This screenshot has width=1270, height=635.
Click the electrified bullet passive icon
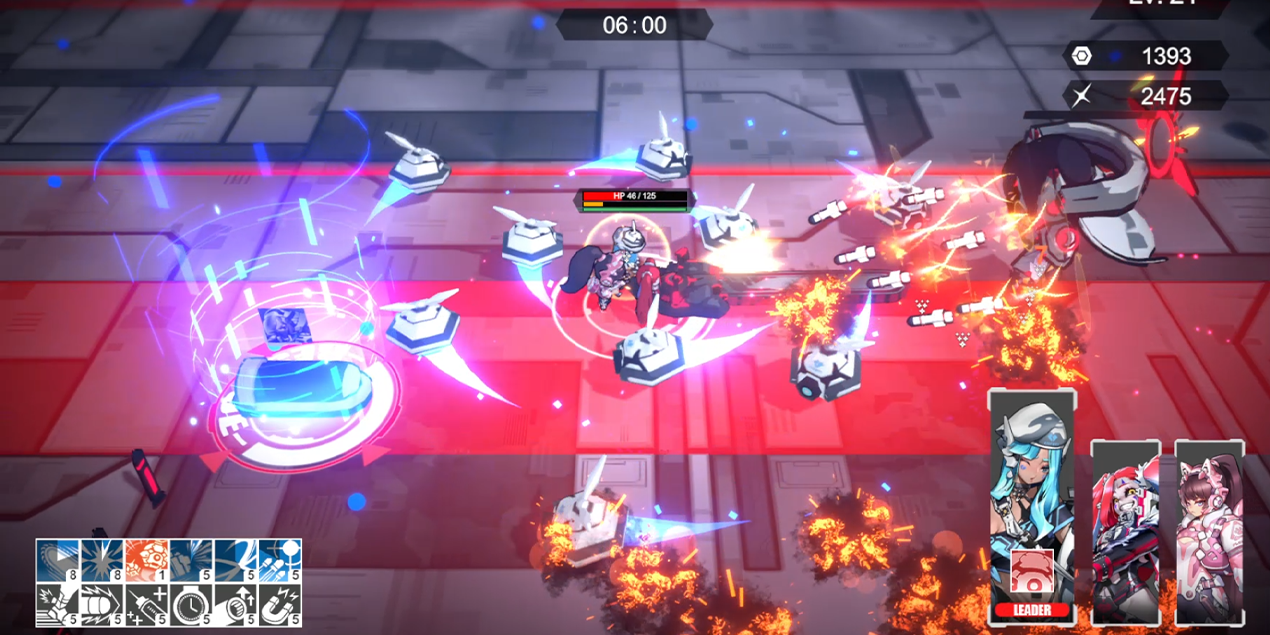(102, 605)
